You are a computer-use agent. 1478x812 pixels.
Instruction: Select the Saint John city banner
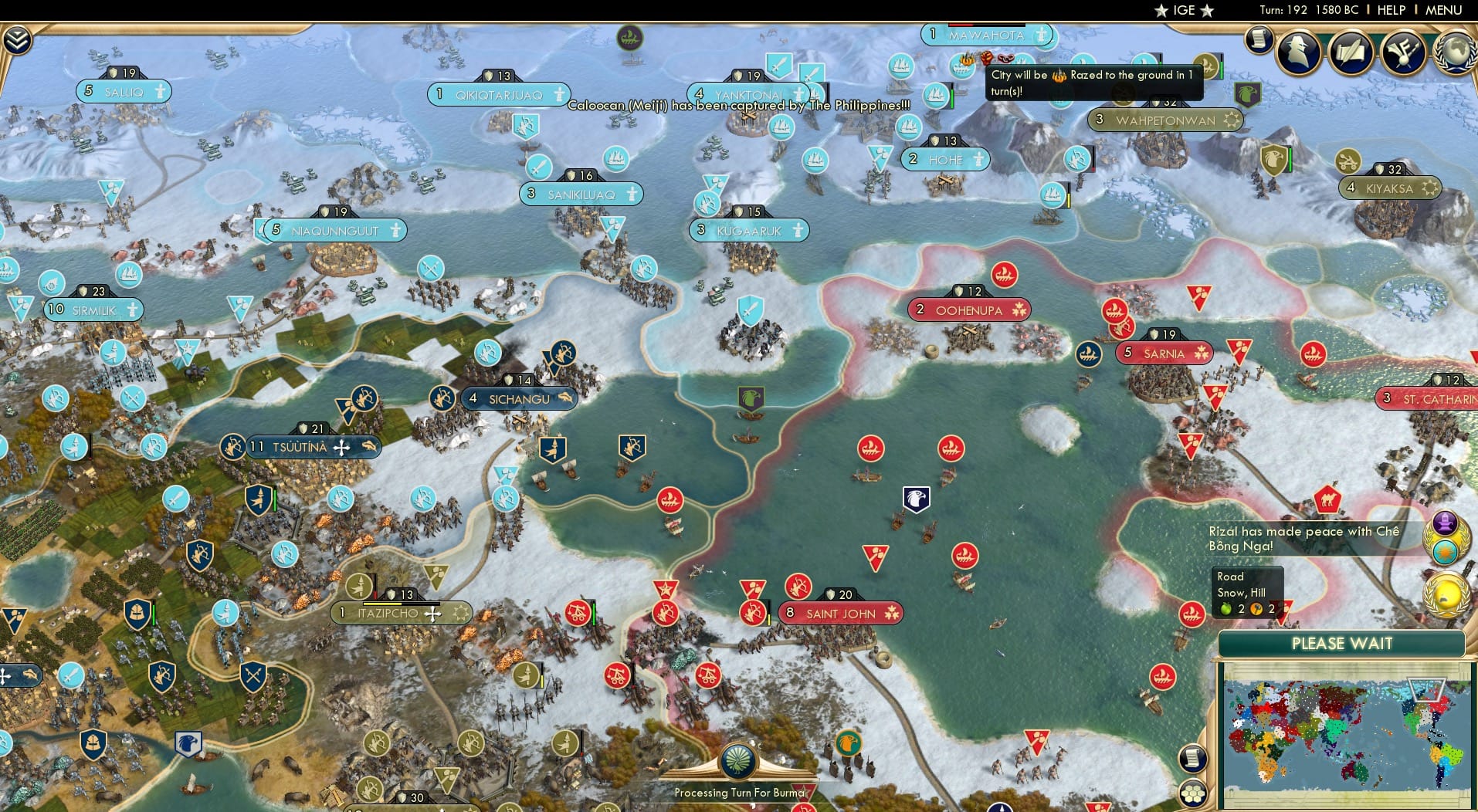839,613
